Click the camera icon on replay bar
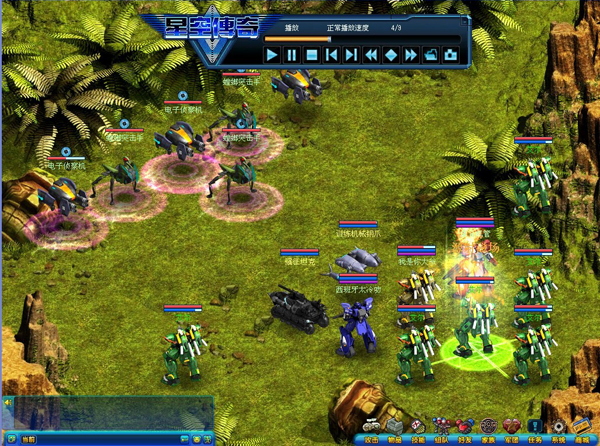Image resolution: width=600 pixels, height=446 pixels. [x=450, y=54]
